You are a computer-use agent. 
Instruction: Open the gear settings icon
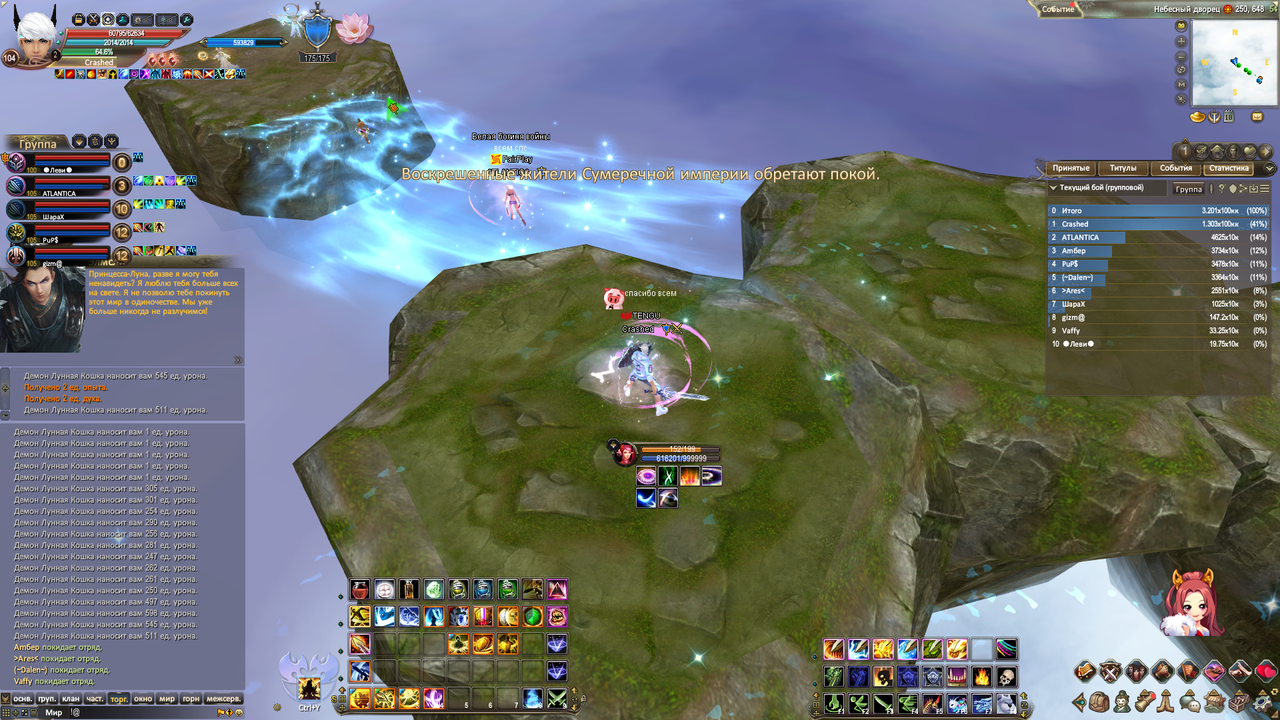point(1263,701)
